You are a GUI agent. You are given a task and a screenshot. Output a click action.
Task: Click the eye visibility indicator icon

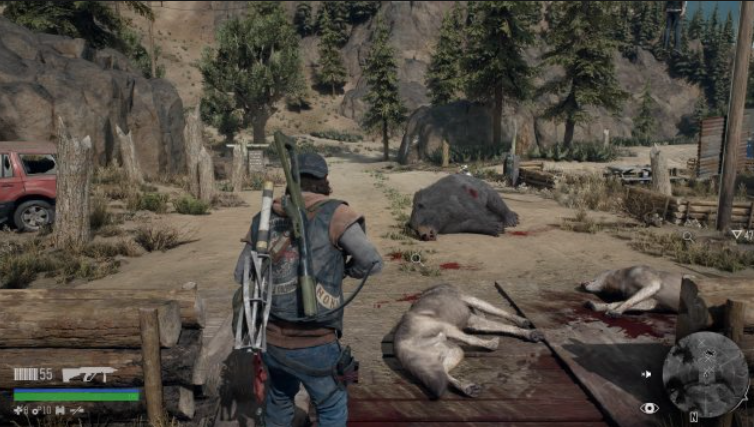649,408
